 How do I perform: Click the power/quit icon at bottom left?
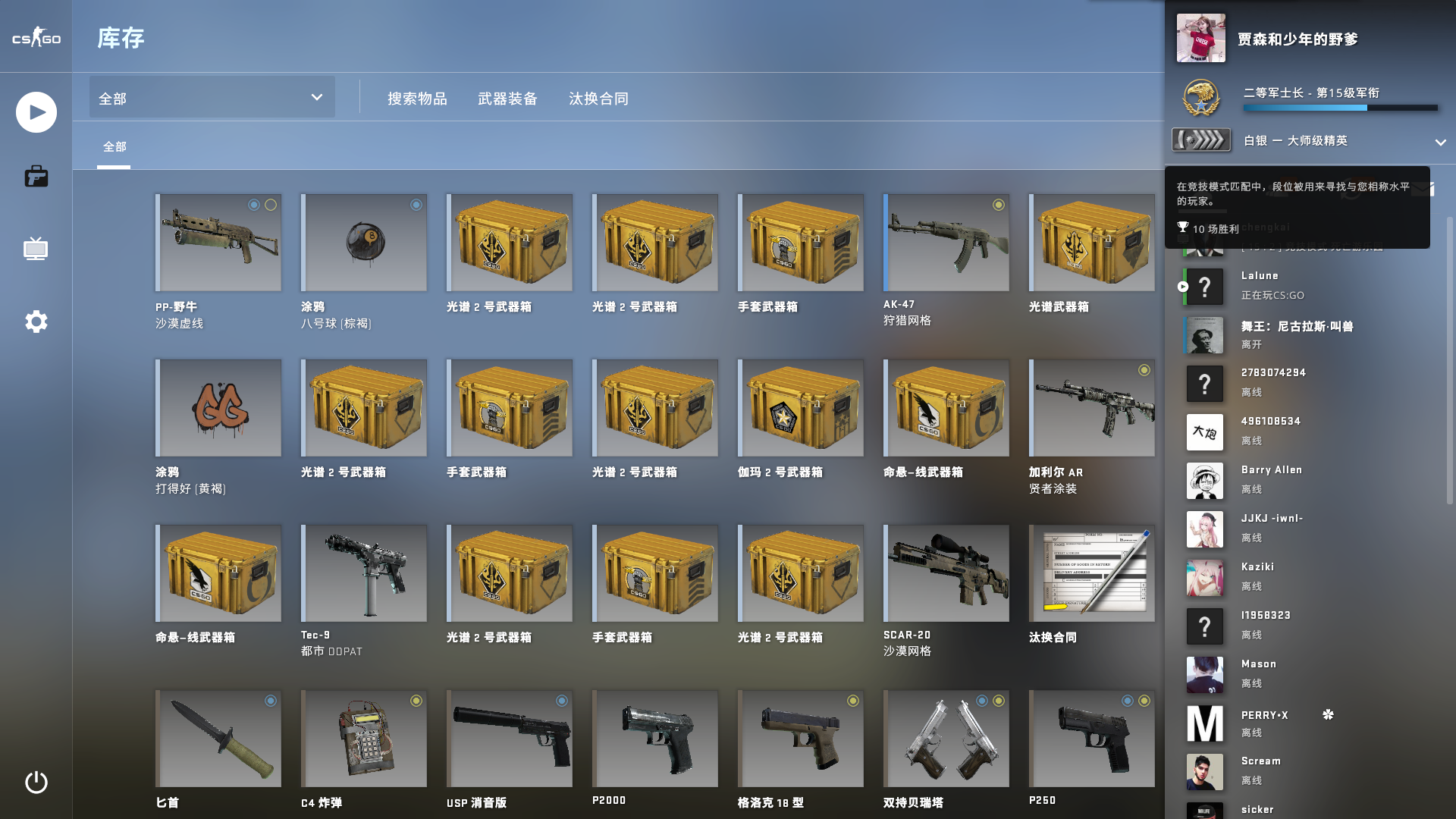36,784
